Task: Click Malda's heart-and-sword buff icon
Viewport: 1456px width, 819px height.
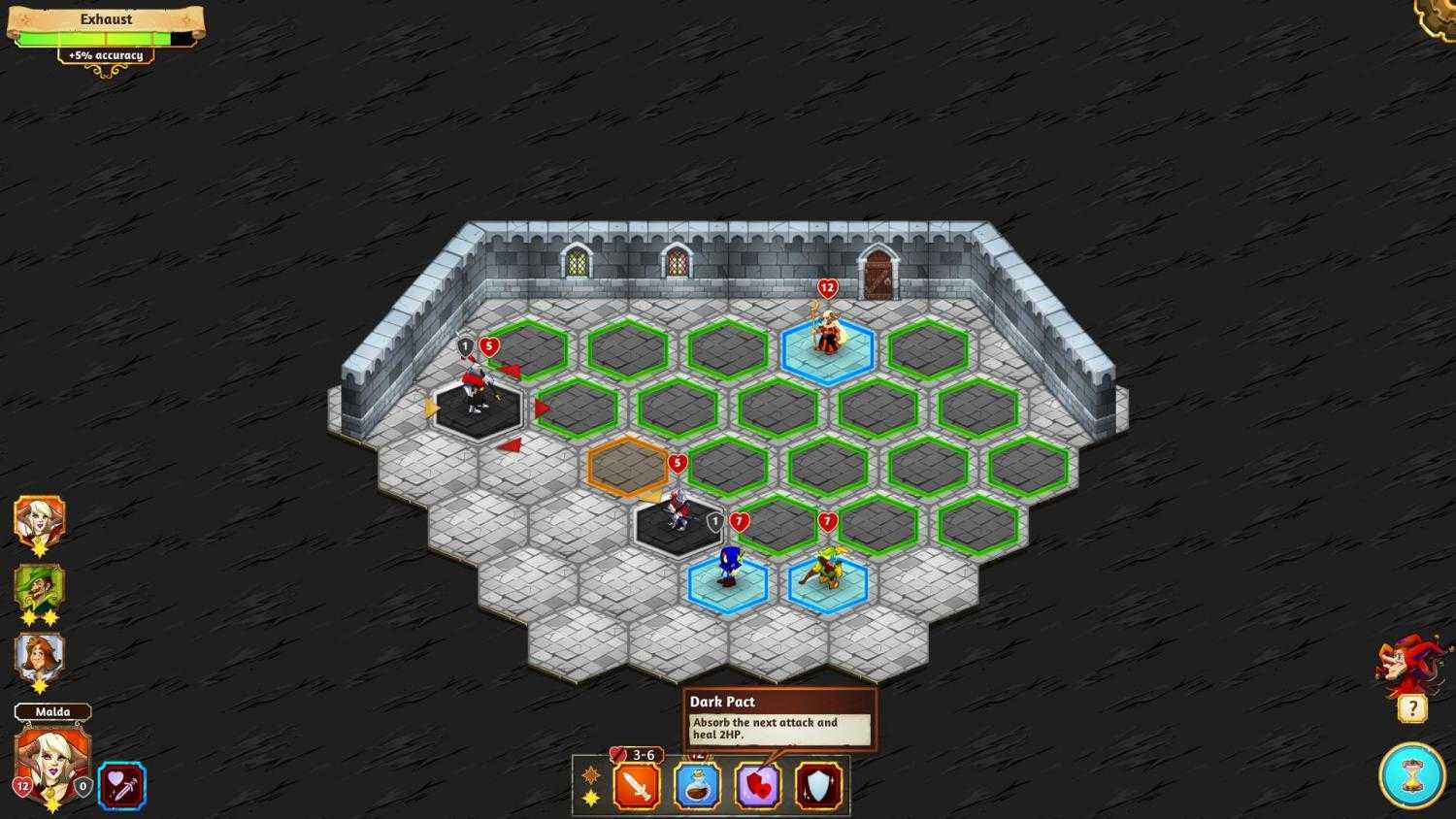Action: coord(122,786)
